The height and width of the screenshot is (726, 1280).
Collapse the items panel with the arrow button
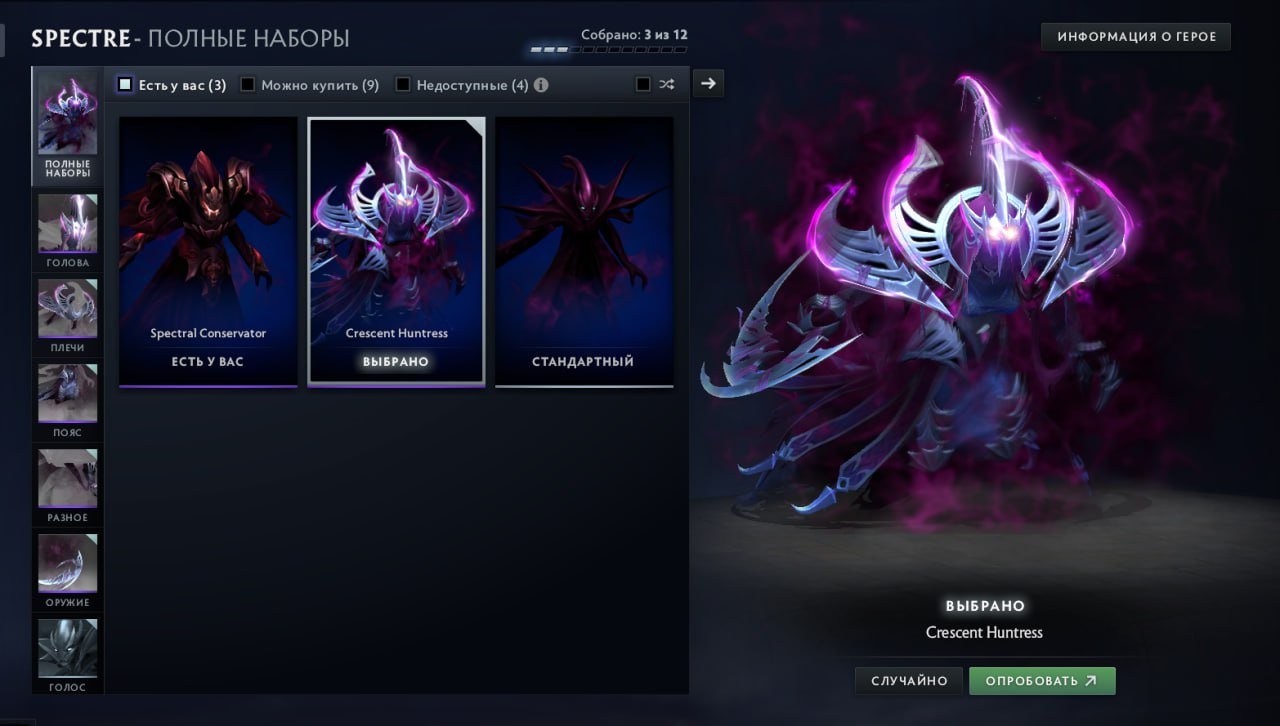tap(708, 83)
